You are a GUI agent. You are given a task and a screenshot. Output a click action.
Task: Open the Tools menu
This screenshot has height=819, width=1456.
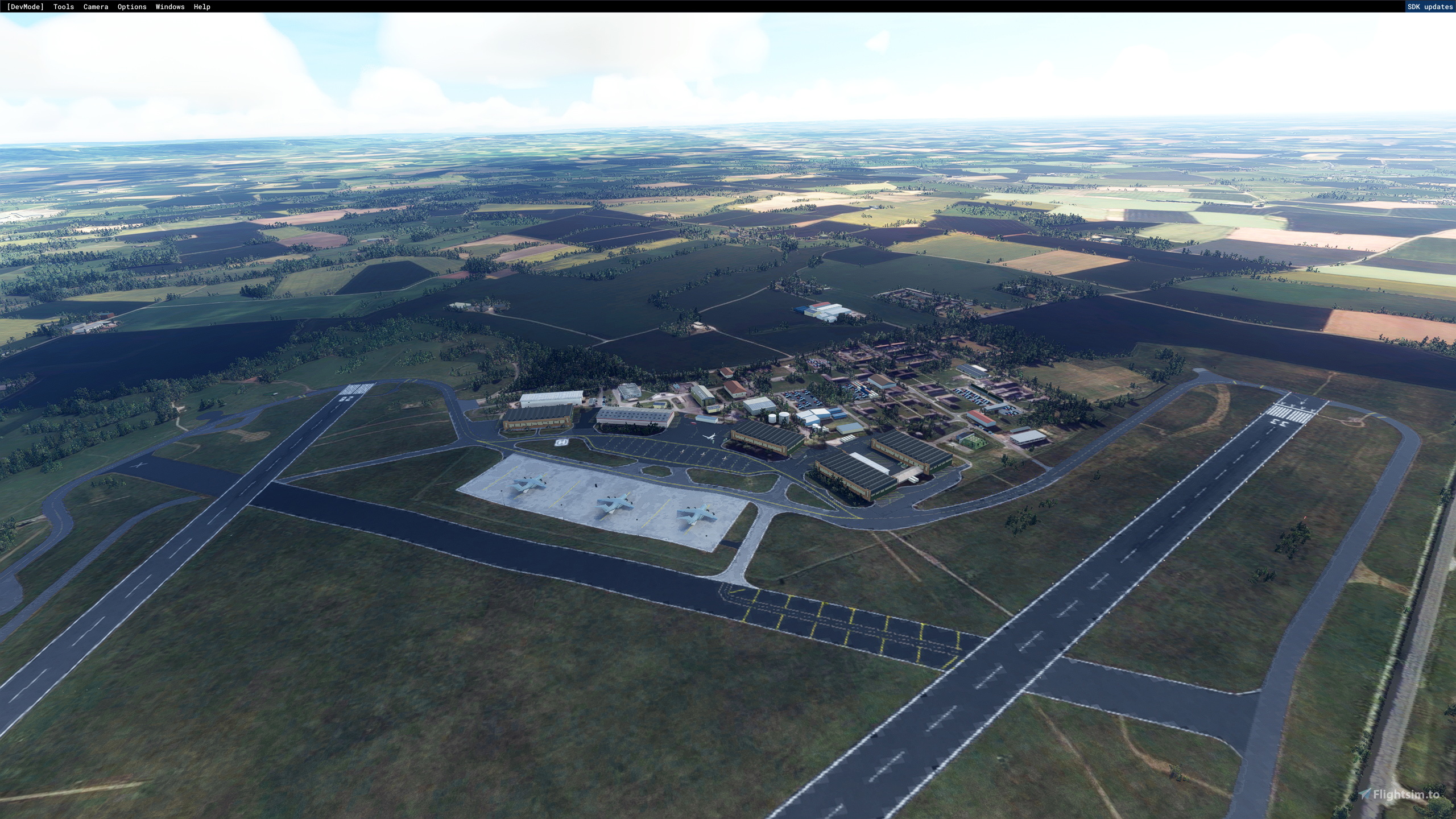click(x=63, y=7)
